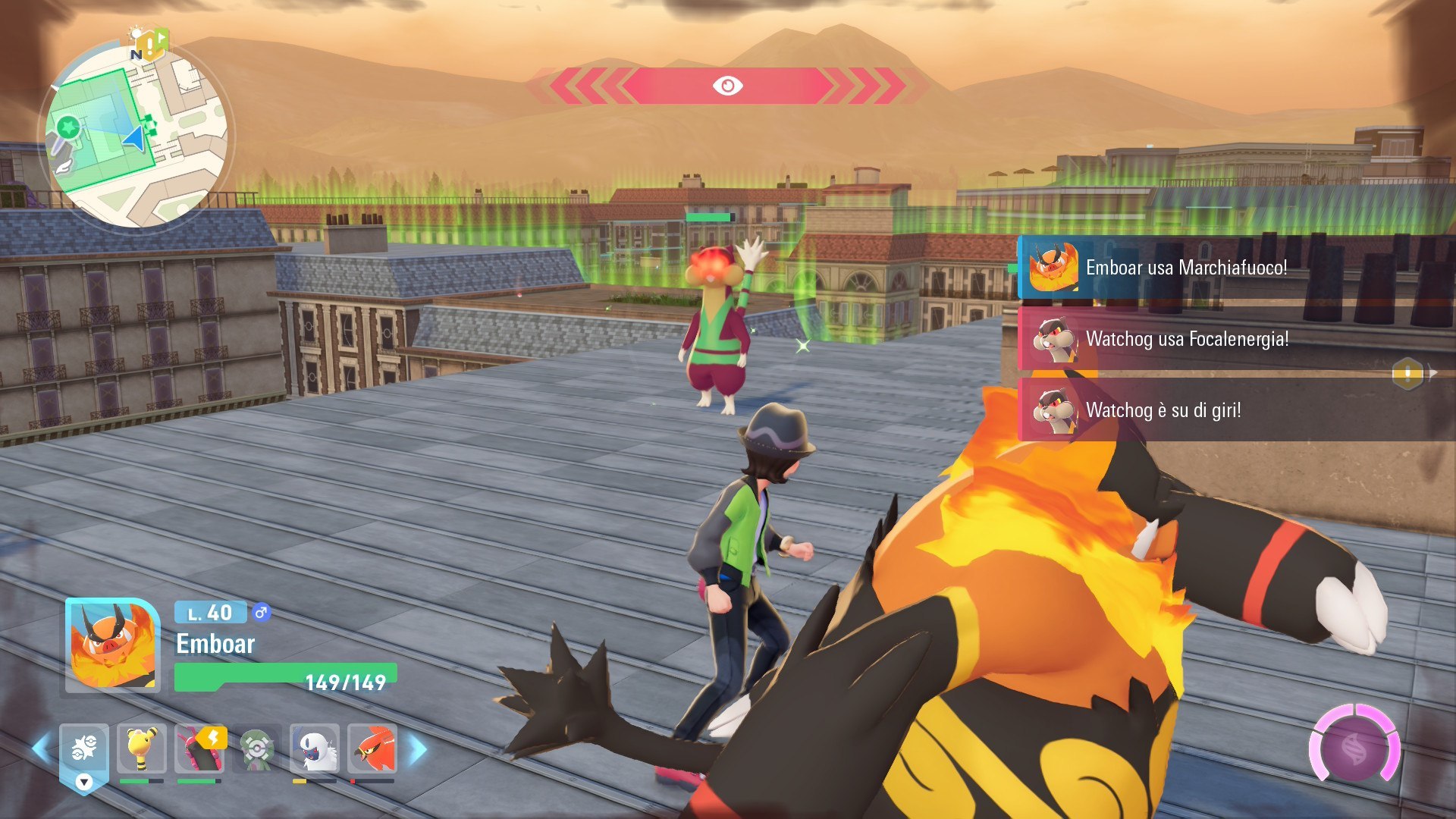Open the circular minimap

(136, 135)
